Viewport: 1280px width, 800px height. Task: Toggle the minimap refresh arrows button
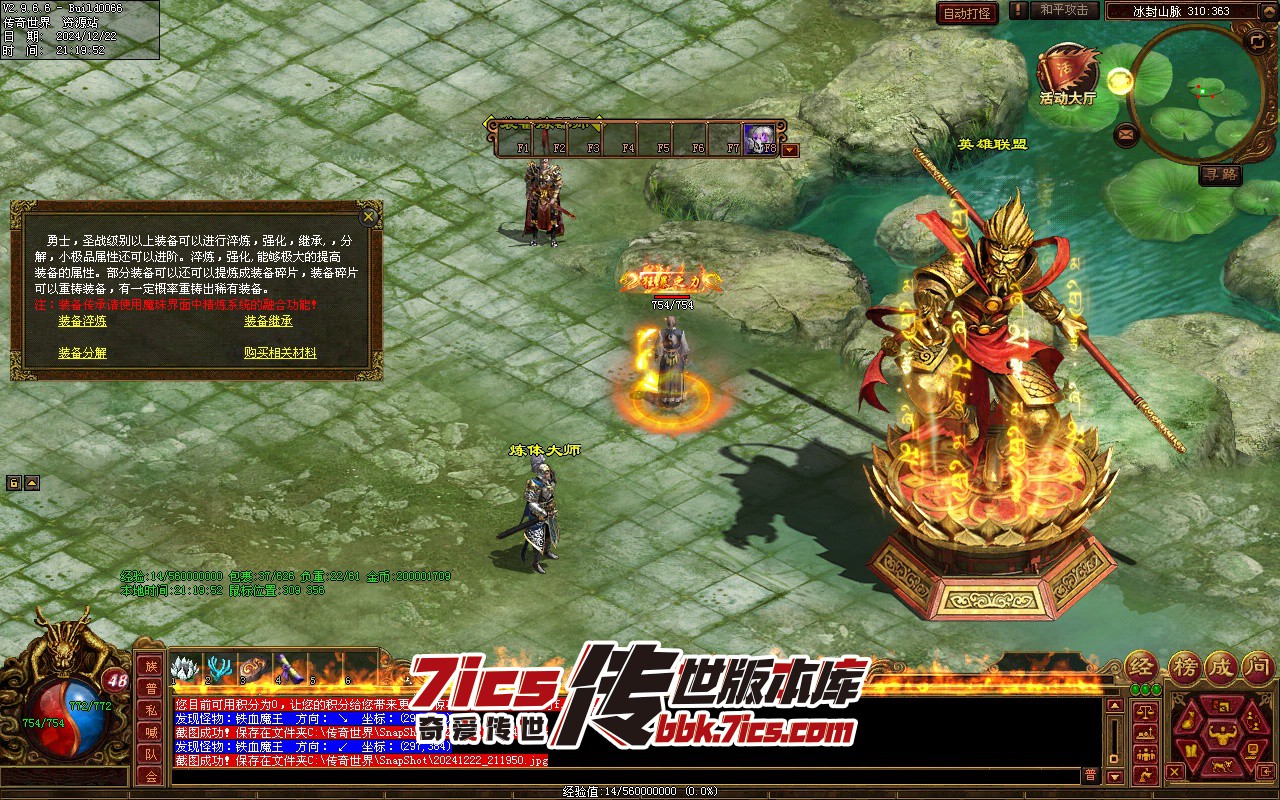click(1257, 41)
